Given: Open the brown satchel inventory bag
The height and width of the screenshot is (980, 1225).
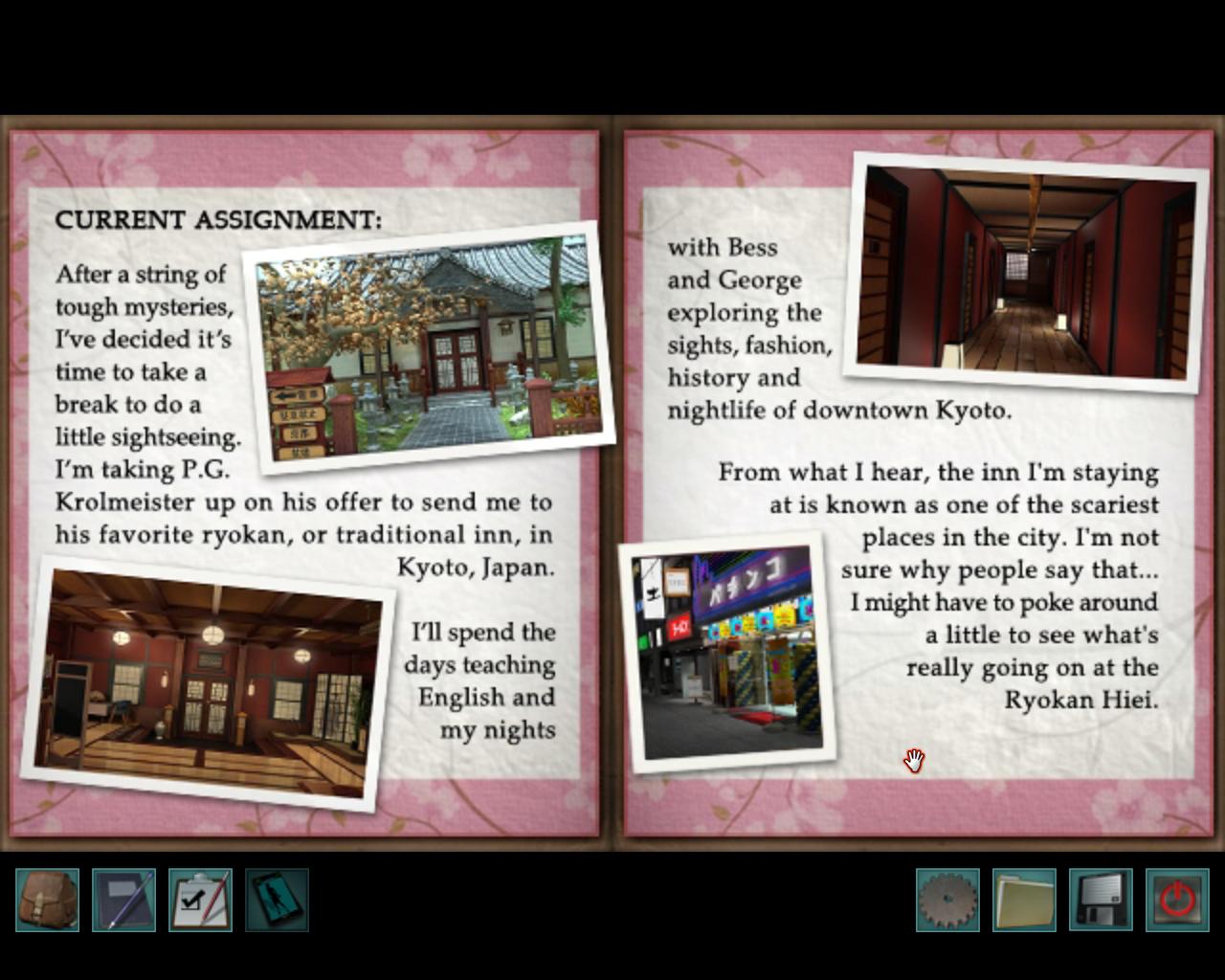Looking at the screenshot, I should [48, 900].
